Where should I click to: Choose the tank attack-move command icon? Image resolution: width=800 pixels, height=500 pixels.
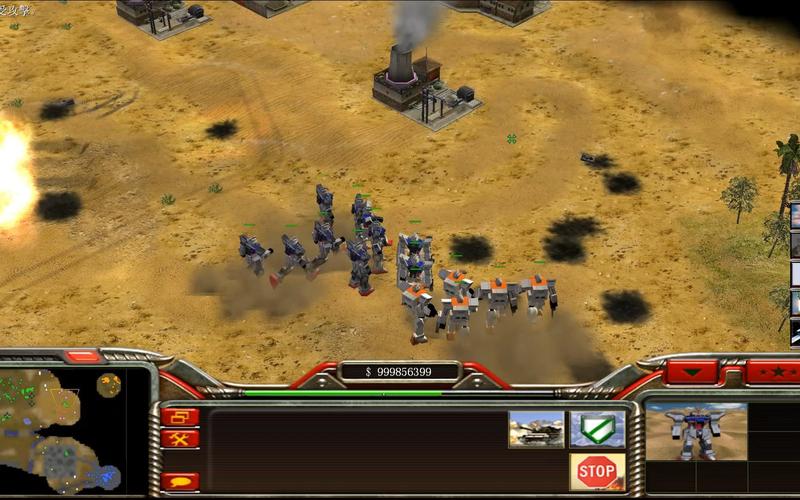click(536, 428)
